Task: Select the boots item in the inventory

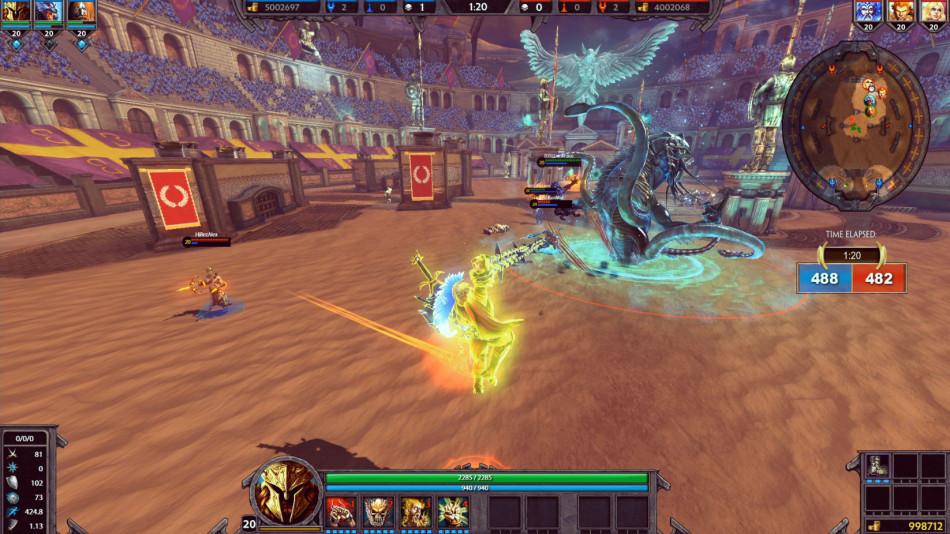Action: click(877, 465)
